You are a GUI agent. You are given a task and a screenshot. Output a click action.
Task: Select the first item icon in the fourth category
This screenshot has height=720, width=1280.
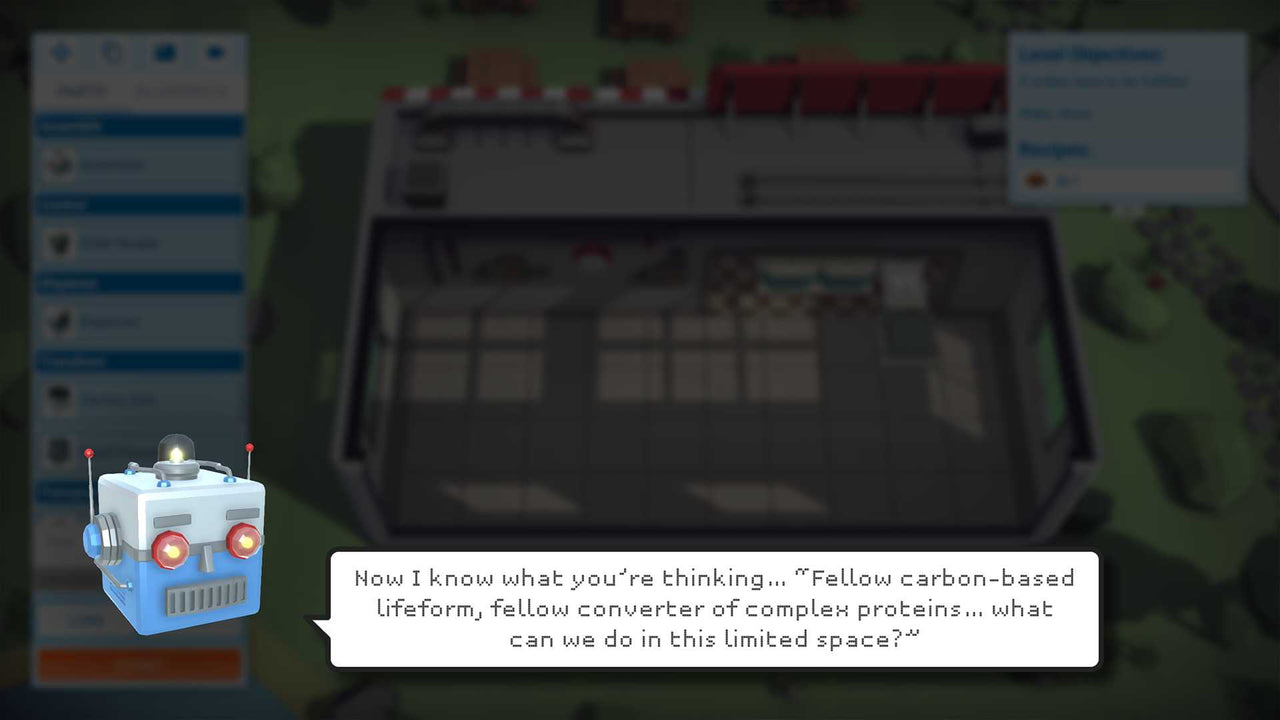click(57, 399)
